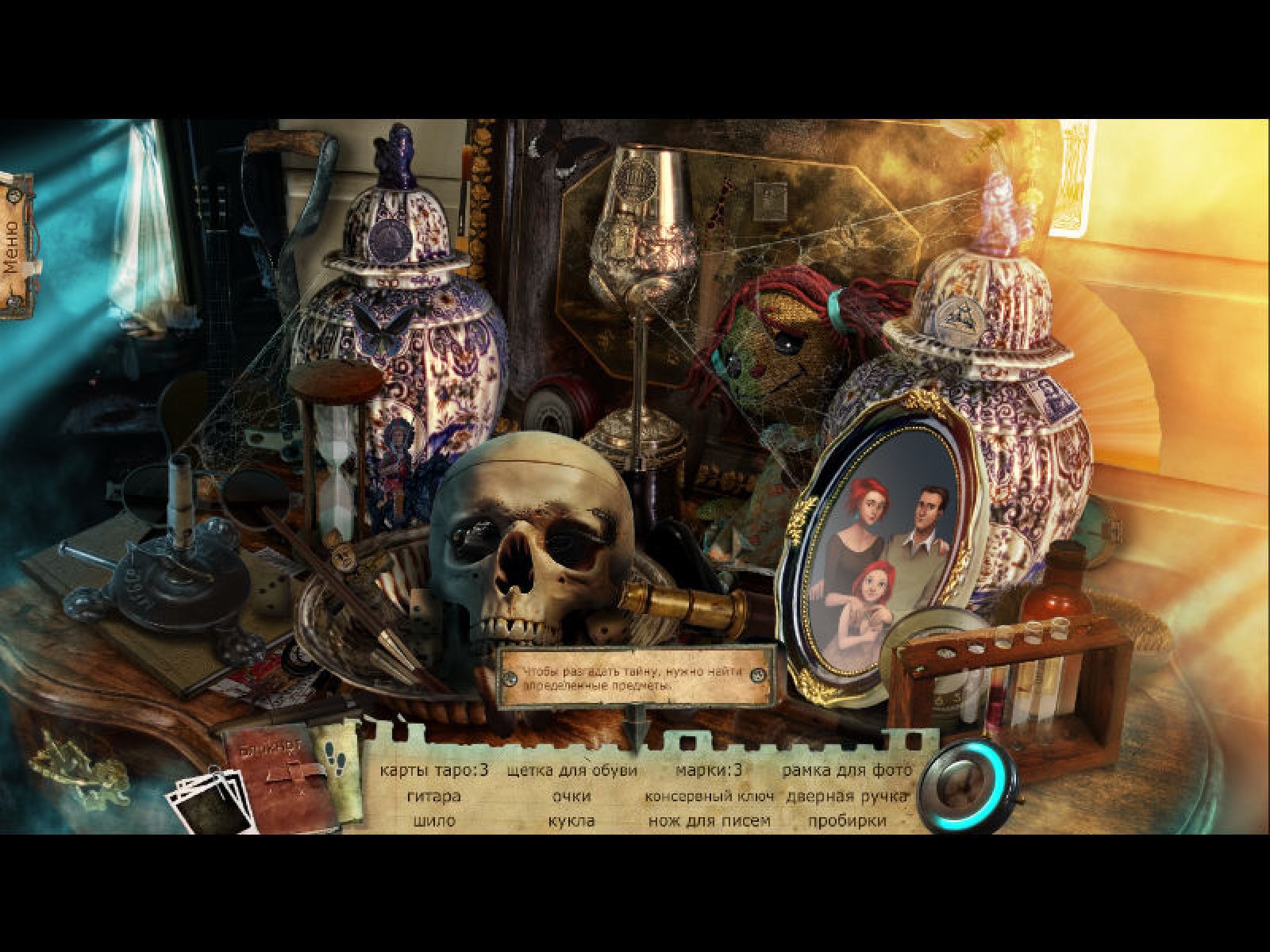
Task: Select 'нож для писем' in the item list
Action: 709,821
